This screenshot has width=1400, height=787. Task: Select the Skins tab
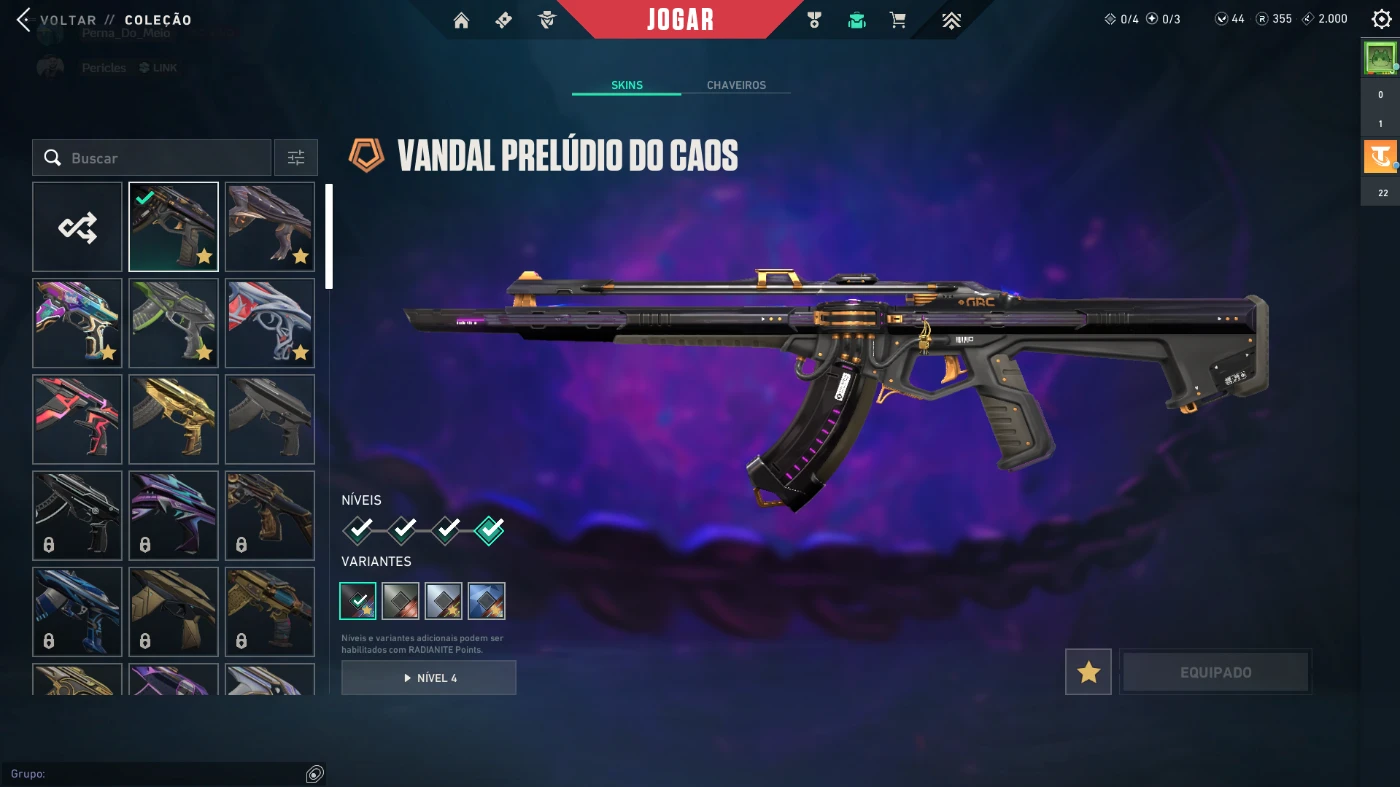(x=627, y=85)
